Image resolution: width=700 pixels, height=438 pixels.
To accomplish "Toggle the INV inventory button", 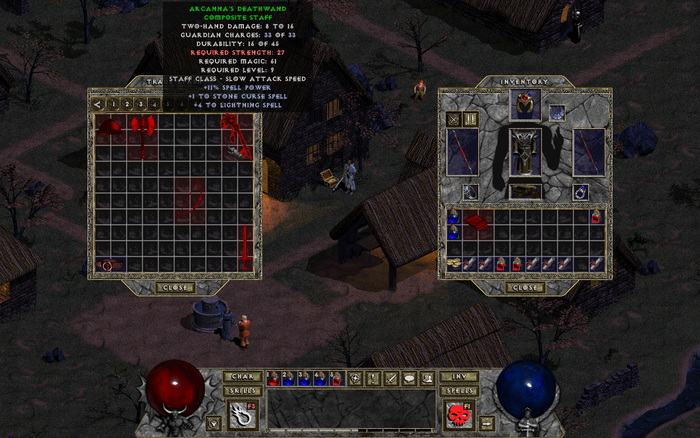I will click(x=459, y=376).
